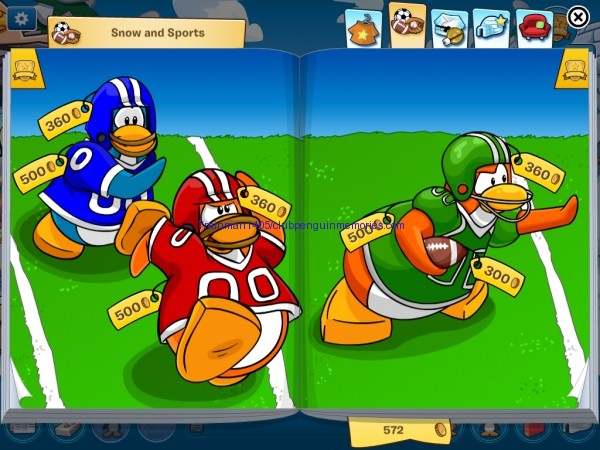Viewport: 600px width, 450px height.
Task: Purchase the red football jersey for 500 coins
Action: 134,308
